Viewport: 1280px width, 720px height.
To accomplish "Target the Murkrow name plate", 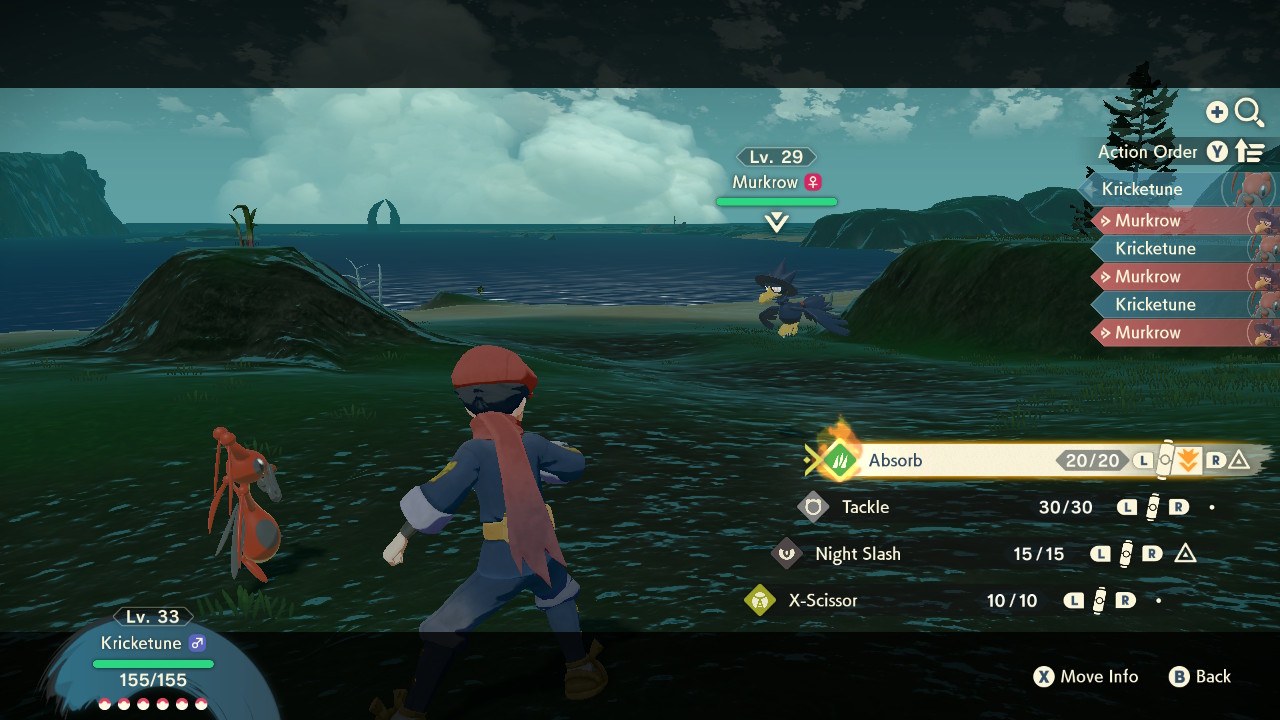I will (776, 182).
